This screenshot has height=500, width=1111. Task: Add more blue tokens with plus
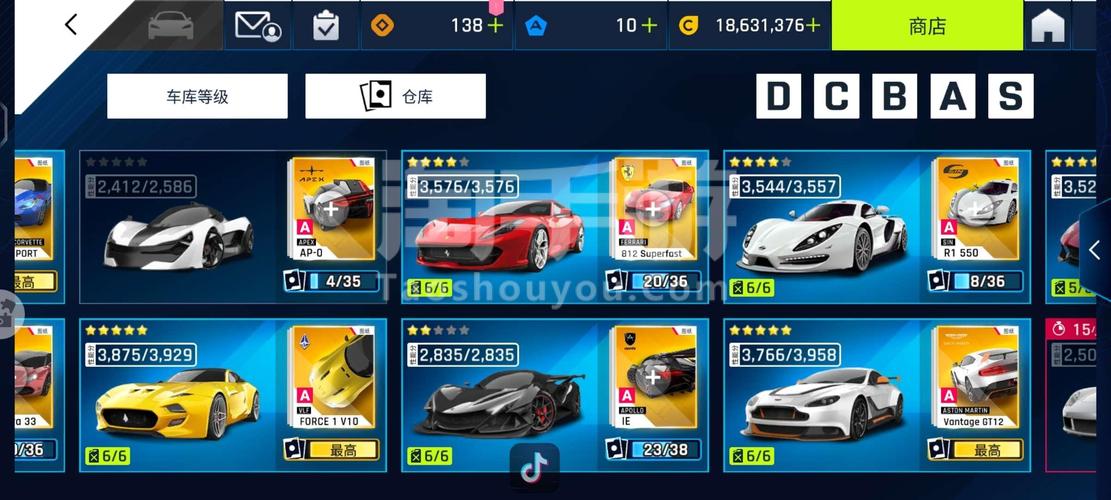650,26
